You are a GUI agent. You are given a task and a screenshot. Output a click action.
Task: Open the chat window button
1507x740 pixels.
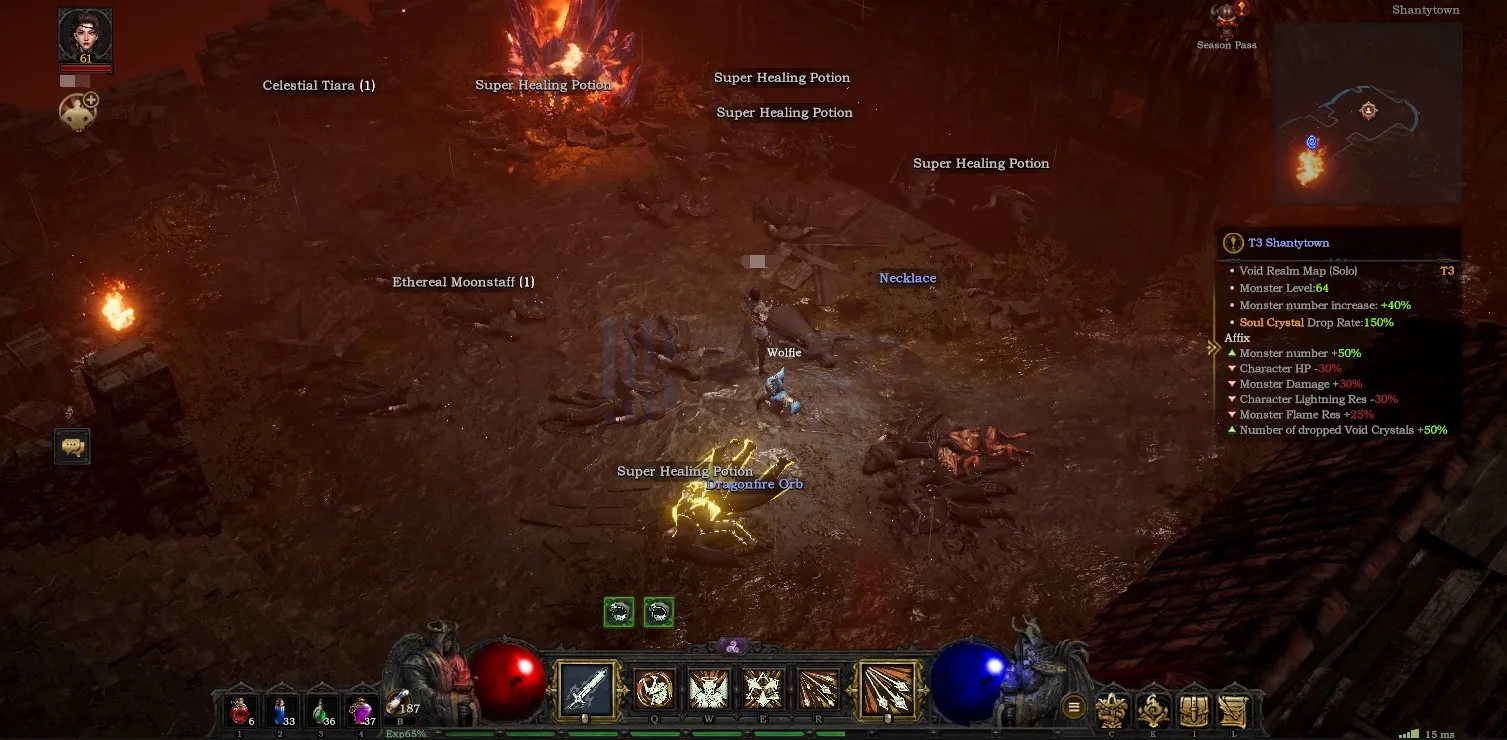73,446
